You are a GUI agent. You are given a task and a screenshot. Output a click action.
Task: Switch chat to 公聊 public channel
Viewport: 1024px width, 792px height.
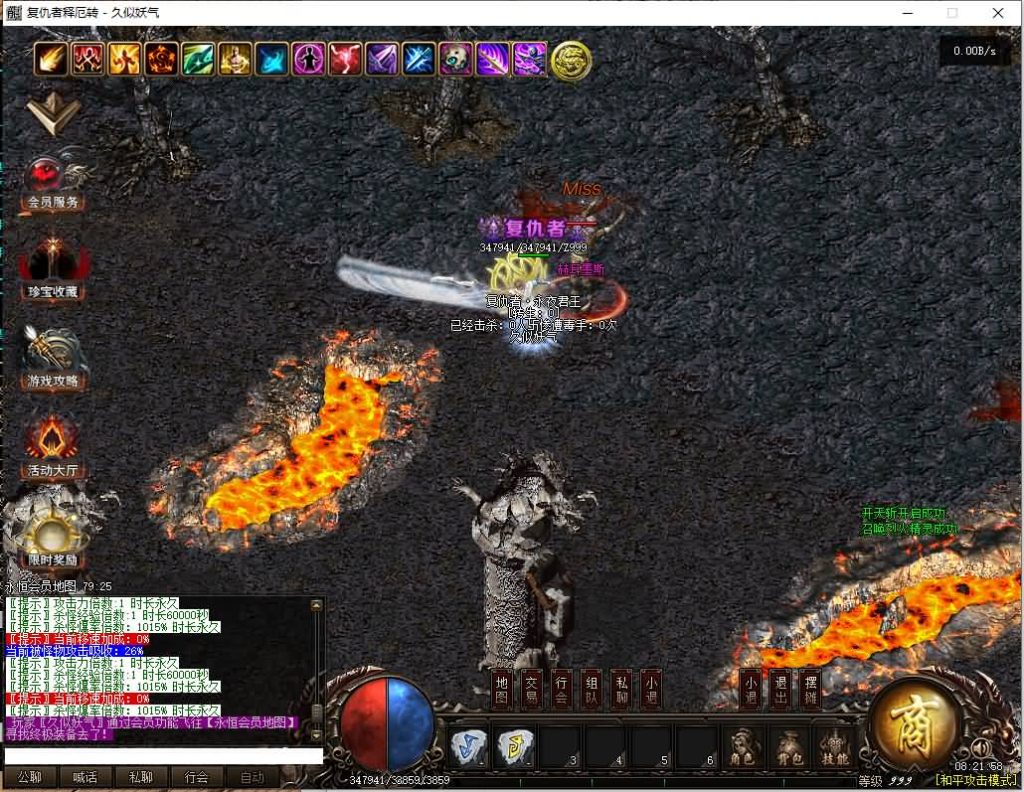[29, 777]
